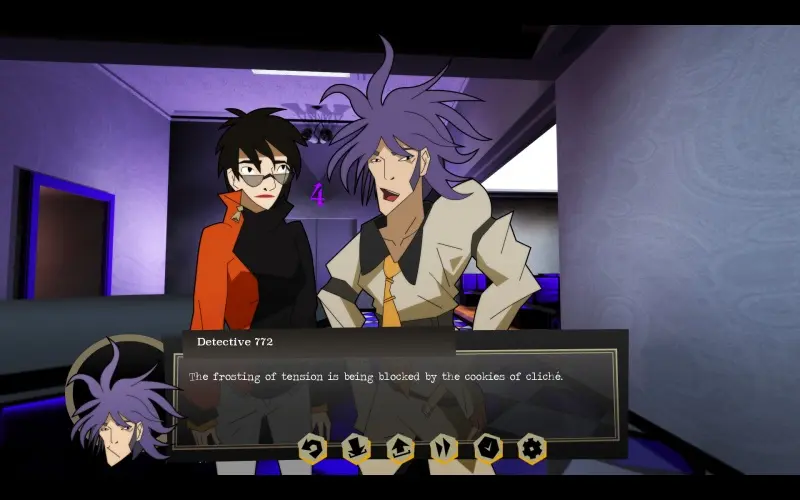Open the save game download-arrow icon
This screenshot has height=500, width=800.
[x=357, y=448]
